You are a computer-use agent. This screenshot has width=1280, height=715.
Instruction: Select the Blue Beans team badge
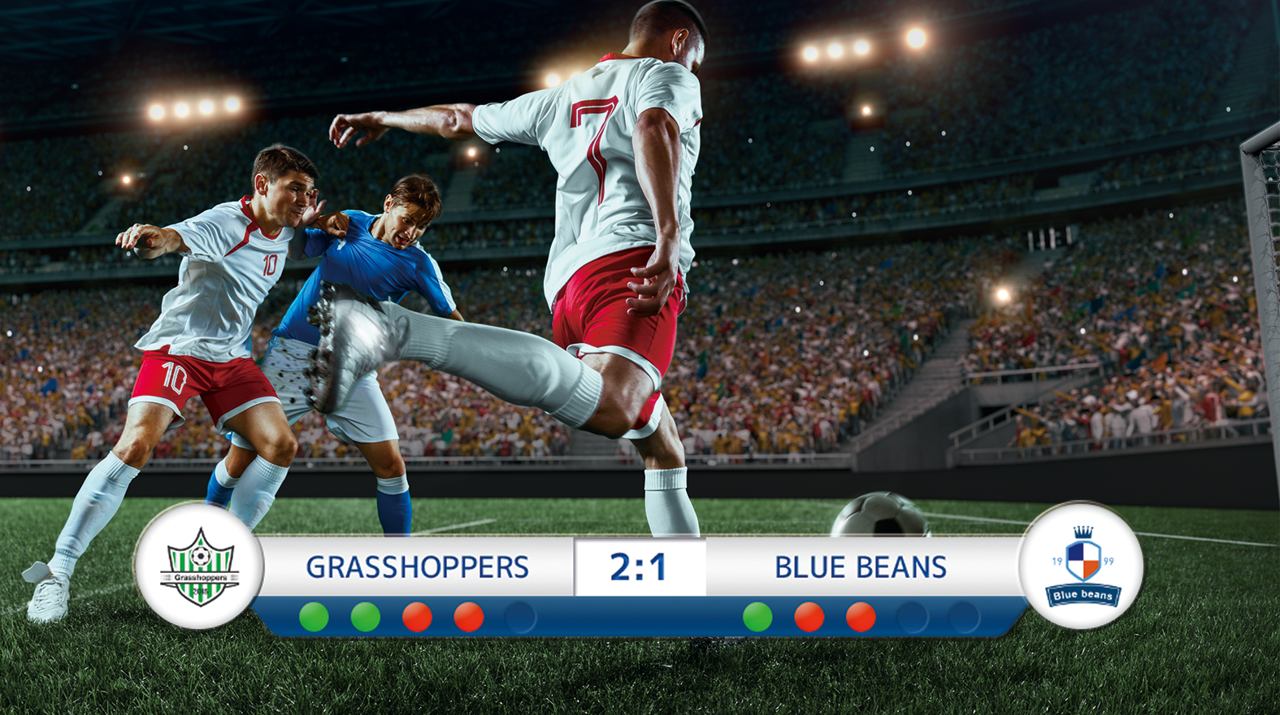[1081, 566]
